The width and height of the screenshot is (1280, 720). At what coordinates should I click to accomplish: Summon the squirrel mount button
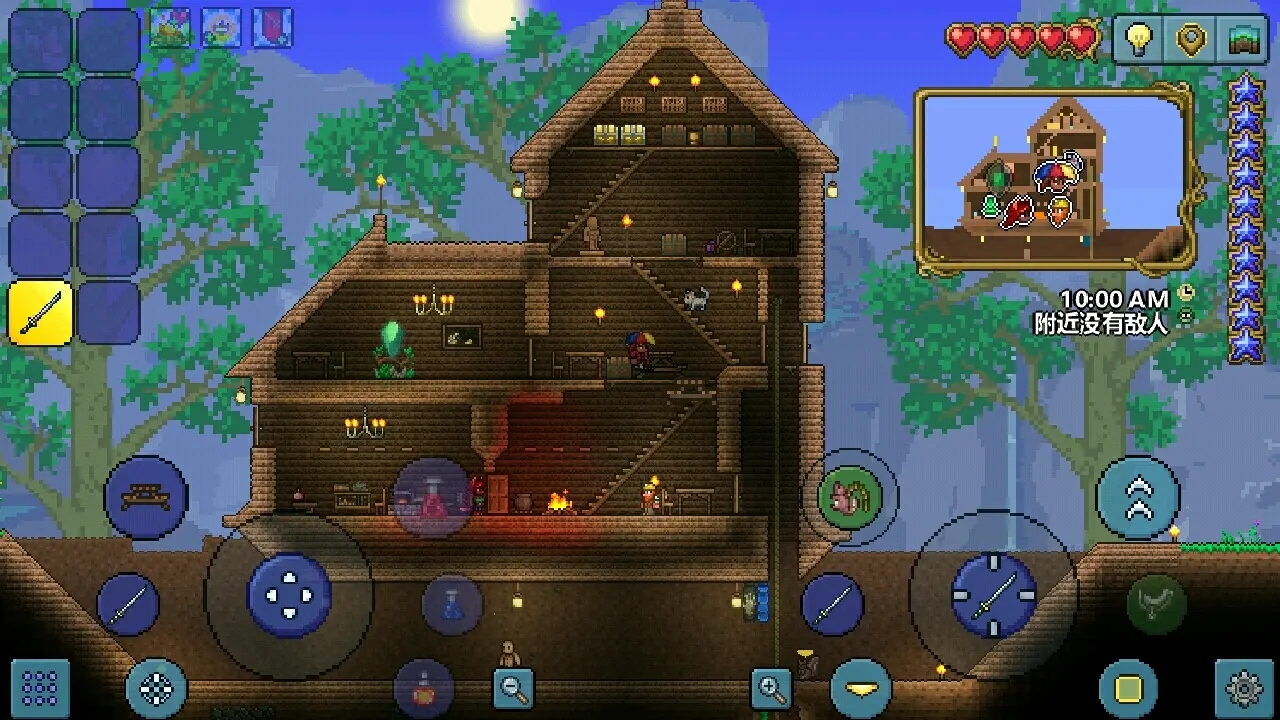click(849, 497)
